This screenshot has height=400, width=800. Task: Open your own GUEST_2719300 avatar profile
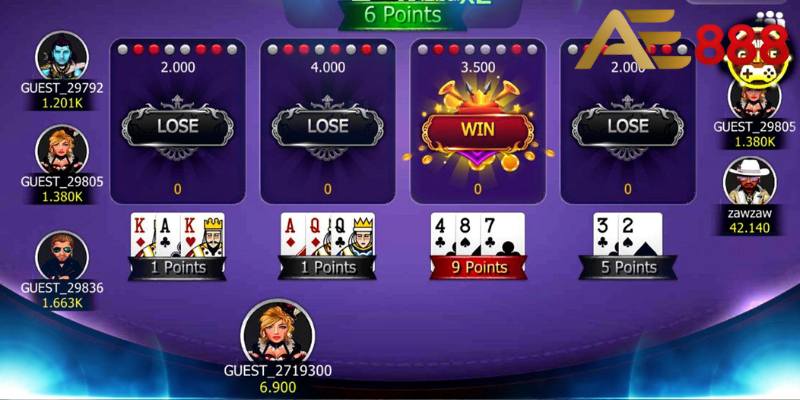click(277, 332)
